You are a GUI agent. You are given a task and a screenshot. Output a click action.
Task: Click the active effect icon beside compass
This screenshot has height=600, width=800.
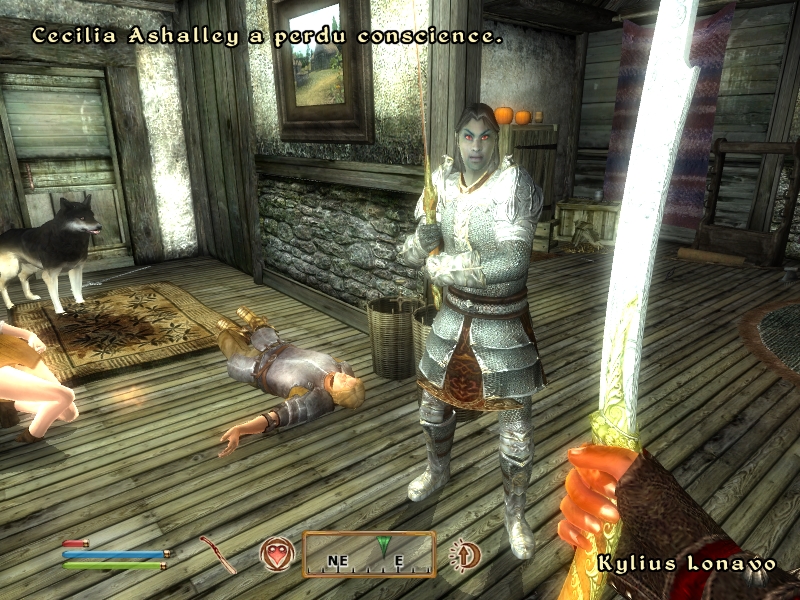click(x=465, y=554)
